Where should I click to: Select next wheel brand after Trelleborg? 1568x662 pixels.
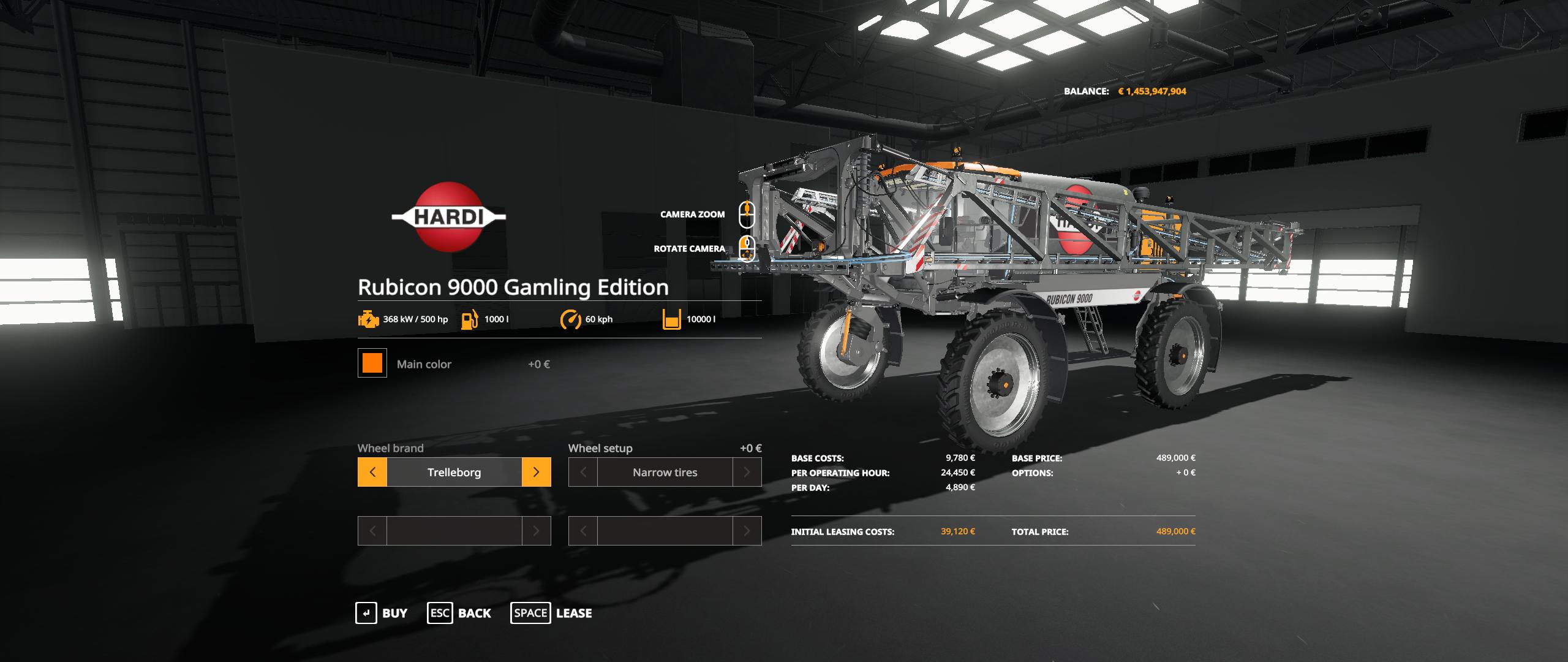[536, 472]
